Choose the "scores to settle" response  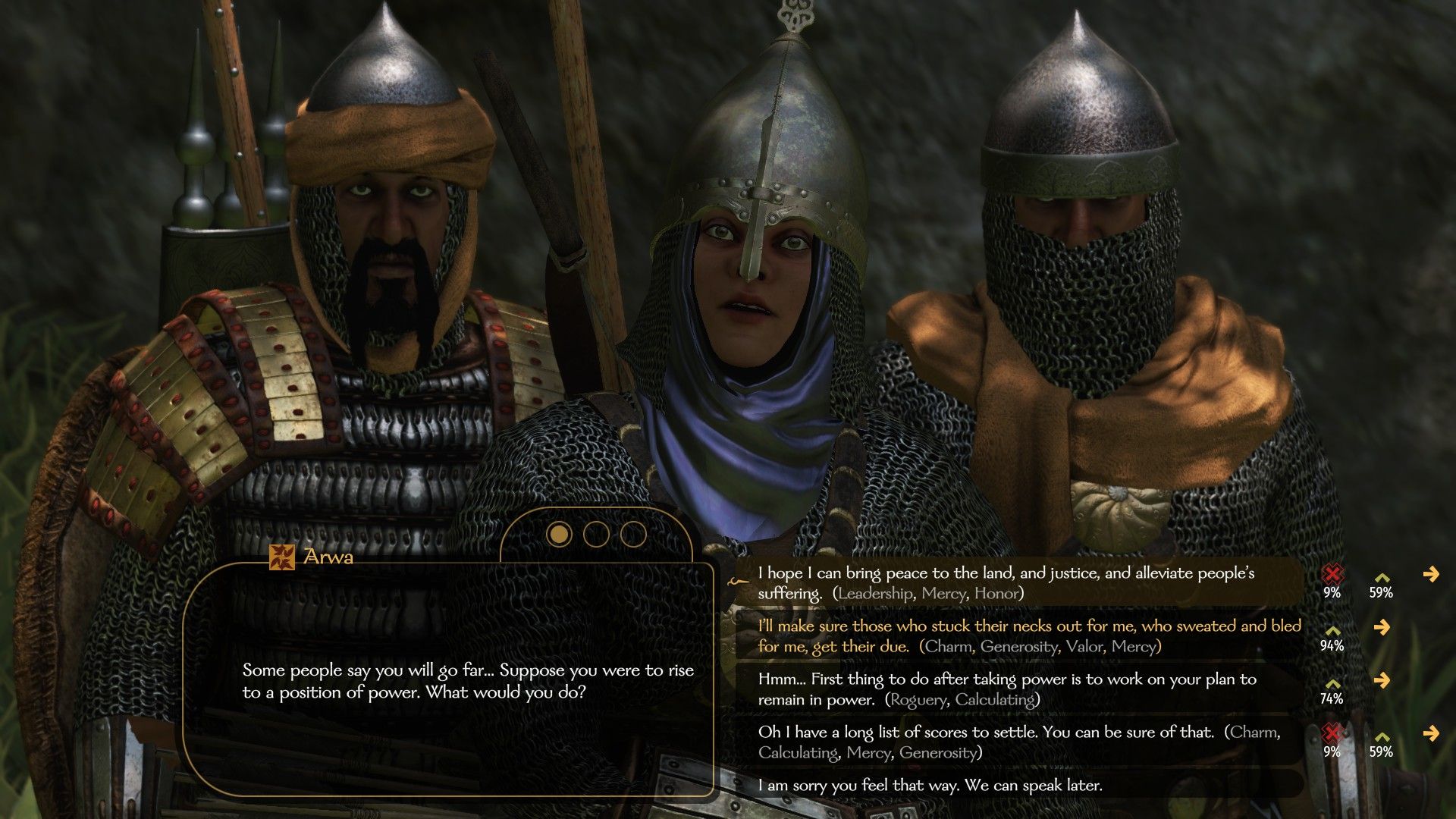(x=1018, y=742)
